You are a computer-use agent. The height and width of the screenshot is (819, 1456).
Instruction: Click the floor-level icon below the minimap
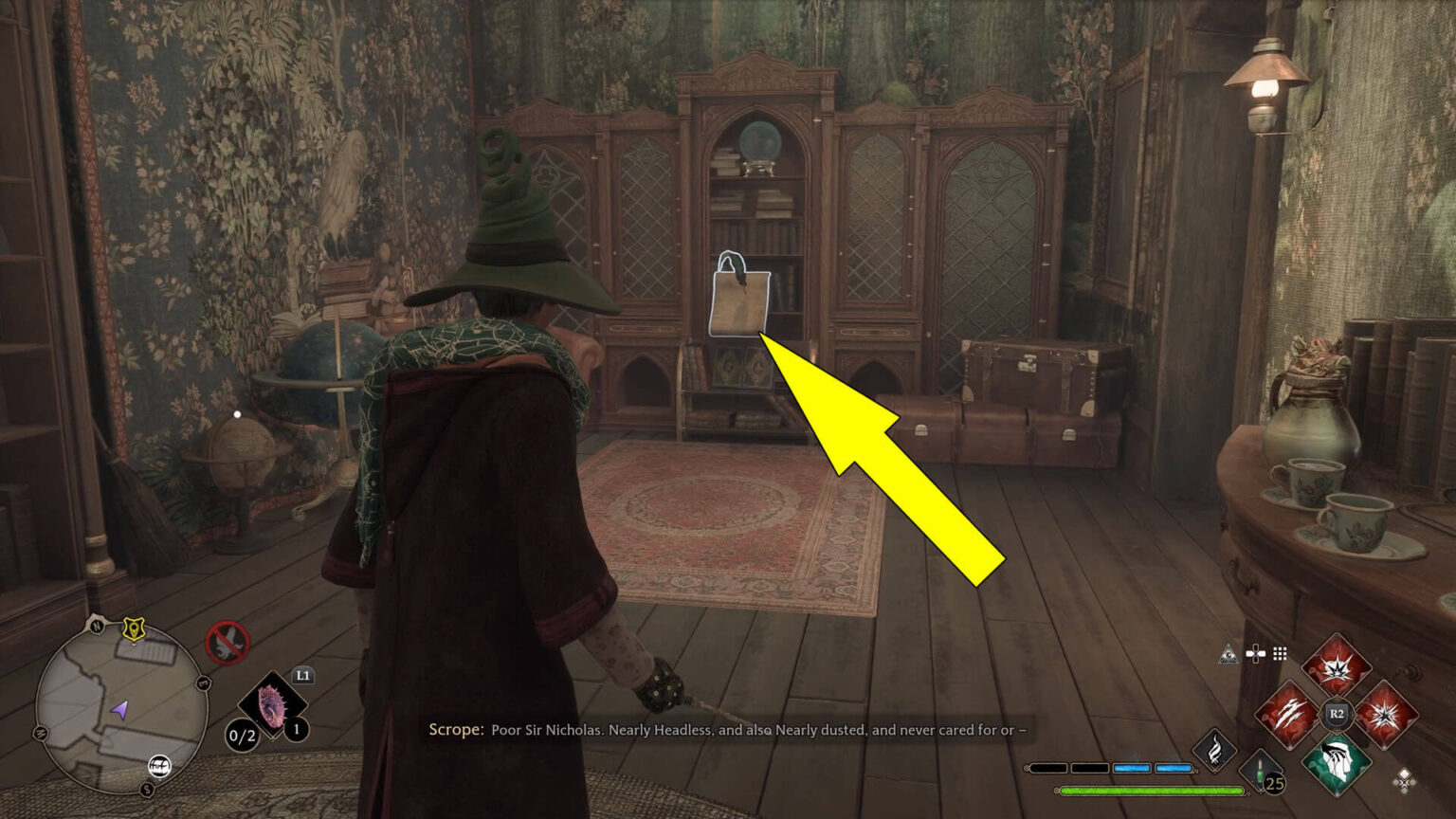[x=159, y=766]
